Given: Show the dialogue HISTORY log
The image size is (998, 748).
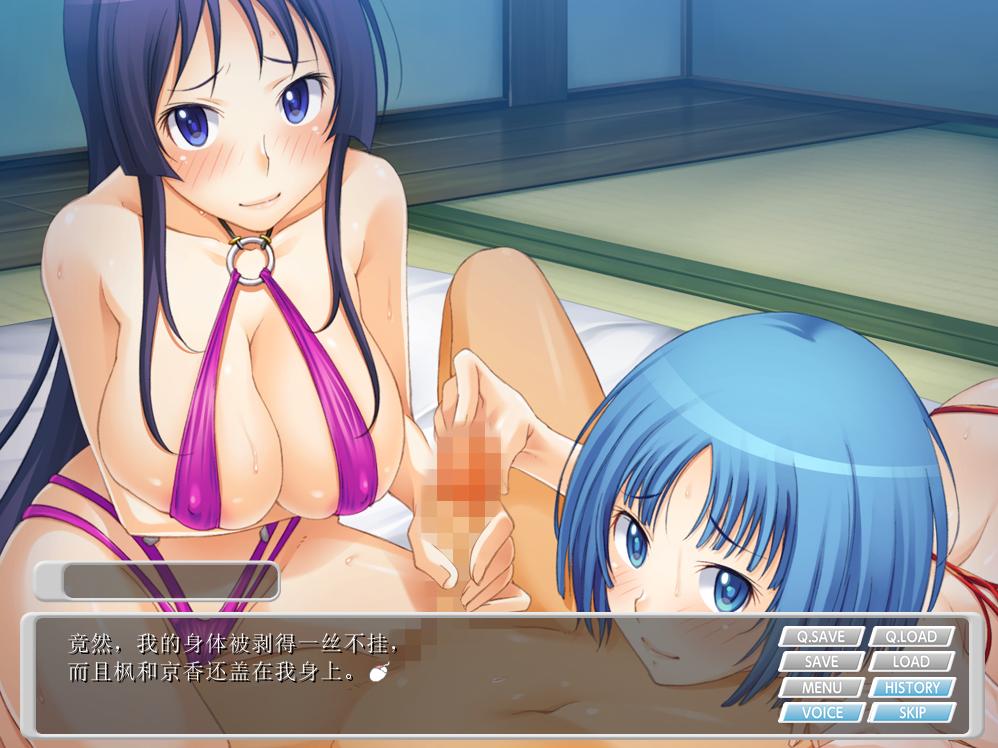Looking at the screenshot, I should click(911, 688).
